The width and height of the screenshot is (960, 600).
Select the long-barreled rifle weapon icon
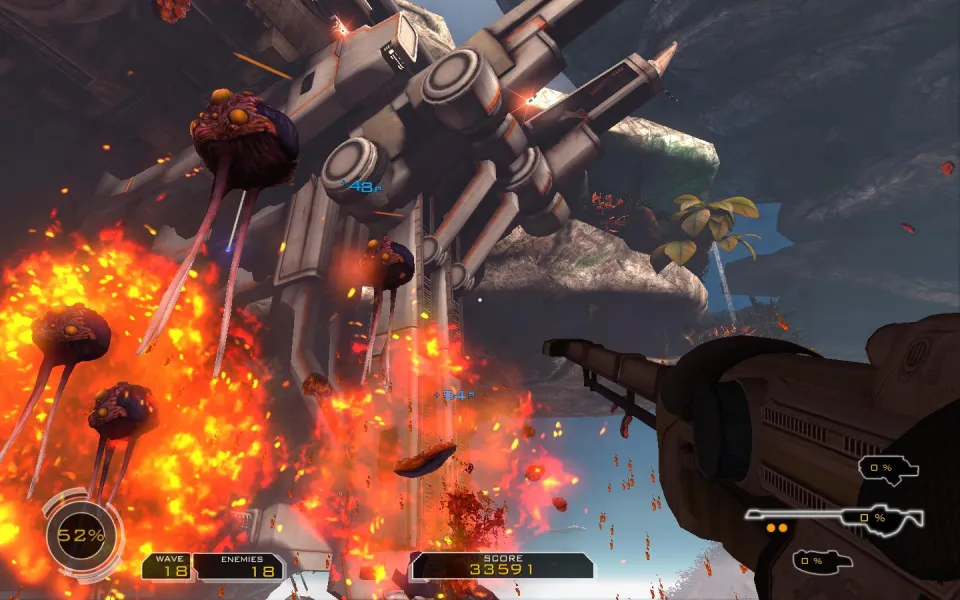coord(834,517)
